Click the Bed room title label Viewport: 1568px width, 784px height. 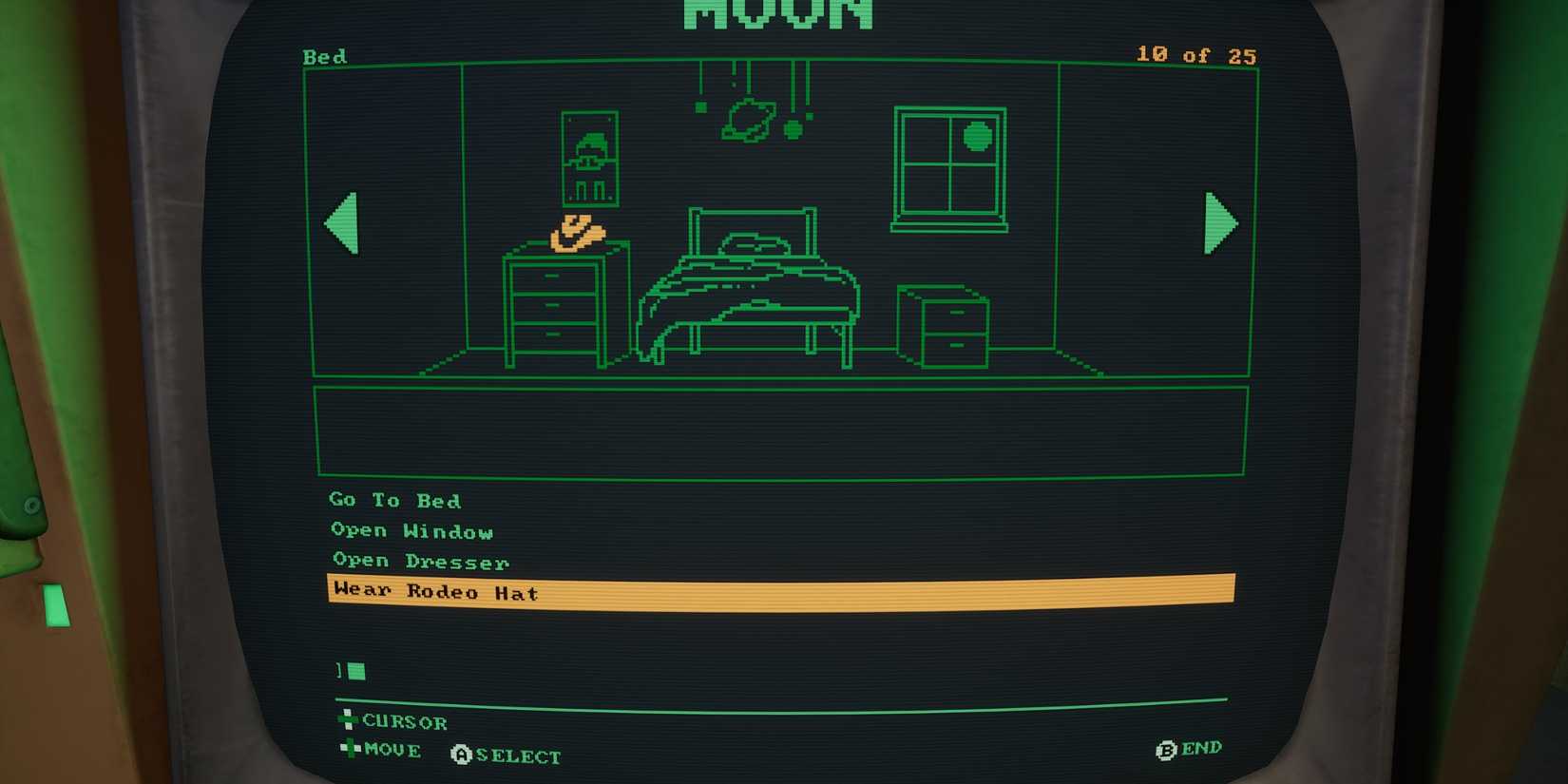coord(324,57)
